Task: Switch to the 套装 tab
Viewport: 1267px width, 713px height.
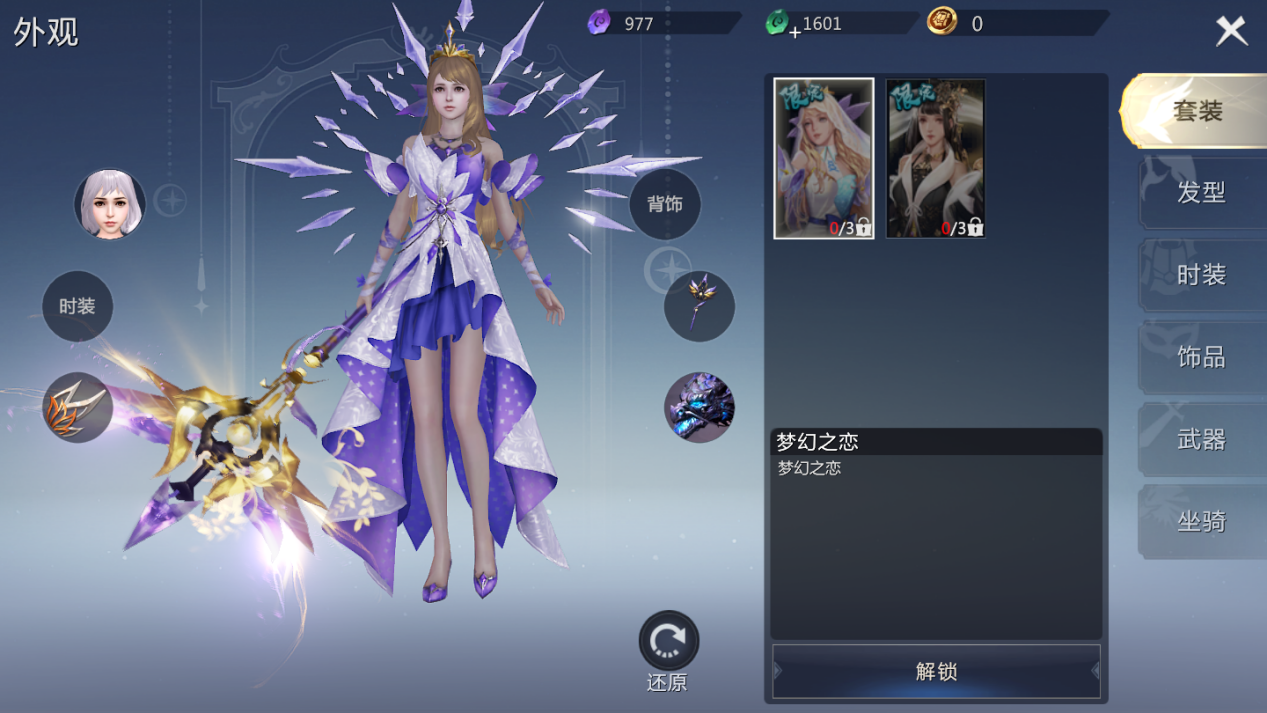Action: point(1196,111)
